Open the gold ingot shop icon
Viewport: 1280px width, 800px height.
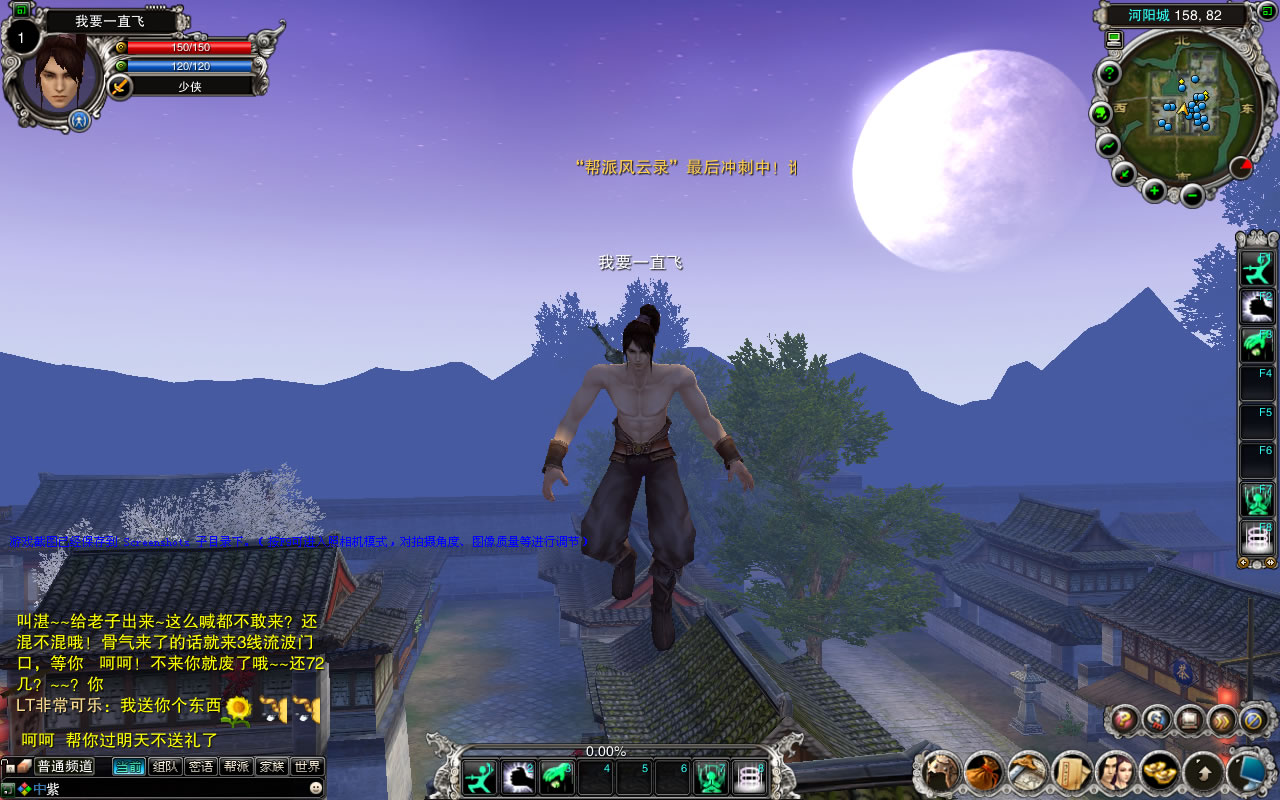coord(1159,772)
